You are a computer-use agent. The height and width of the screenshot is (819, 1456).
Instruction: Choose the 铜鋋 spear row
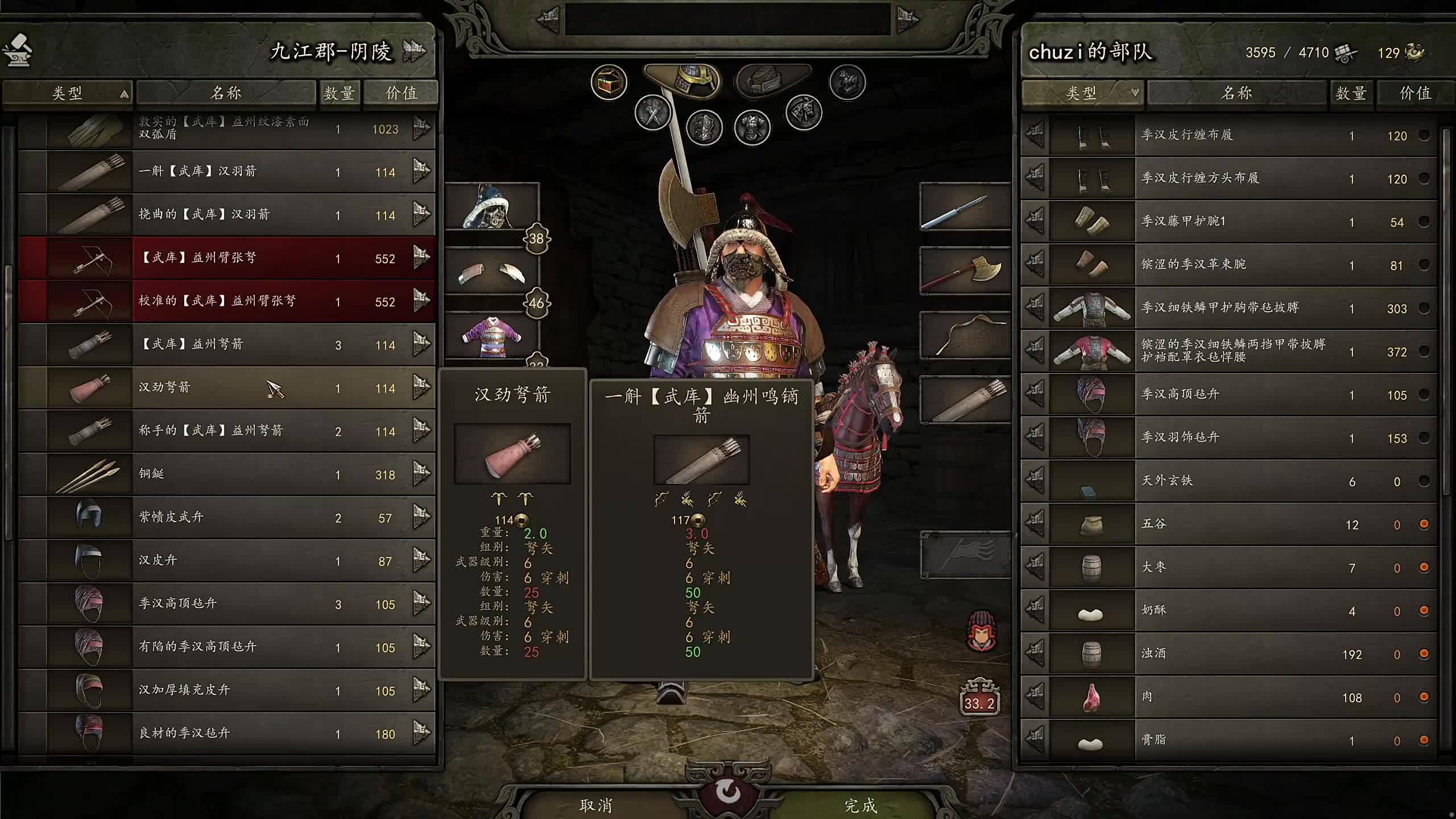(x=227, y=474)
